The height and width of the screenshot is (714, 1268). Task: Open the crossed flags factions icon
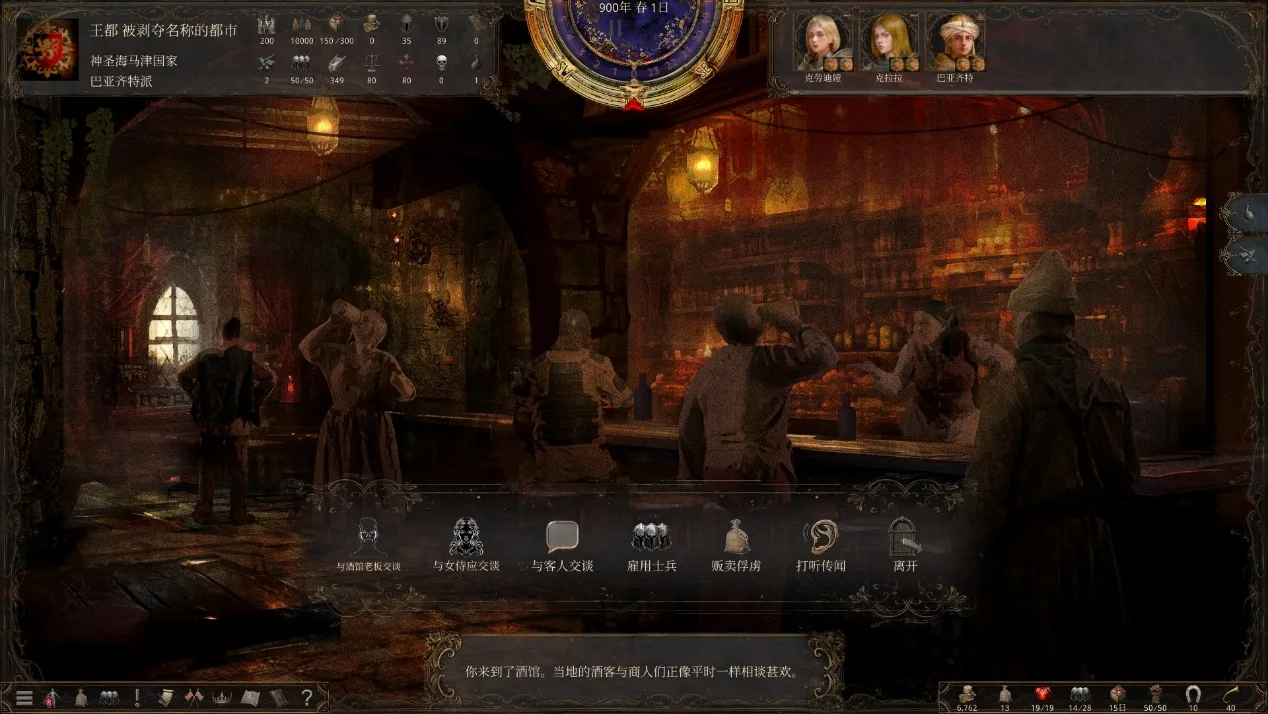[194, 697]
